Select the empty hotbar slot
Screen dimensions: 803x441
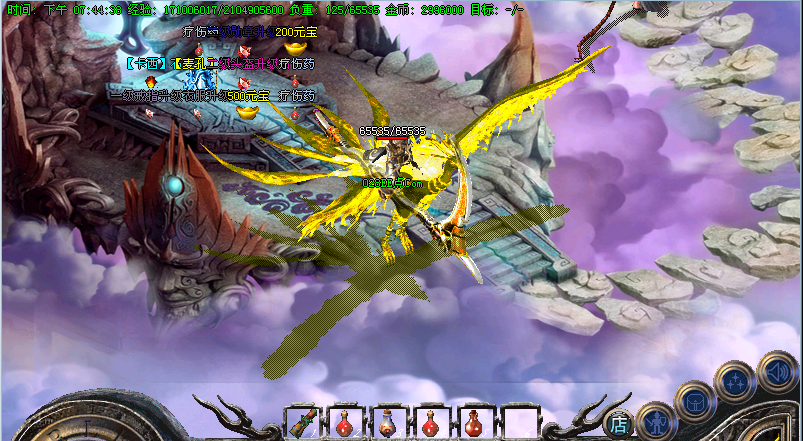[520, 423]
